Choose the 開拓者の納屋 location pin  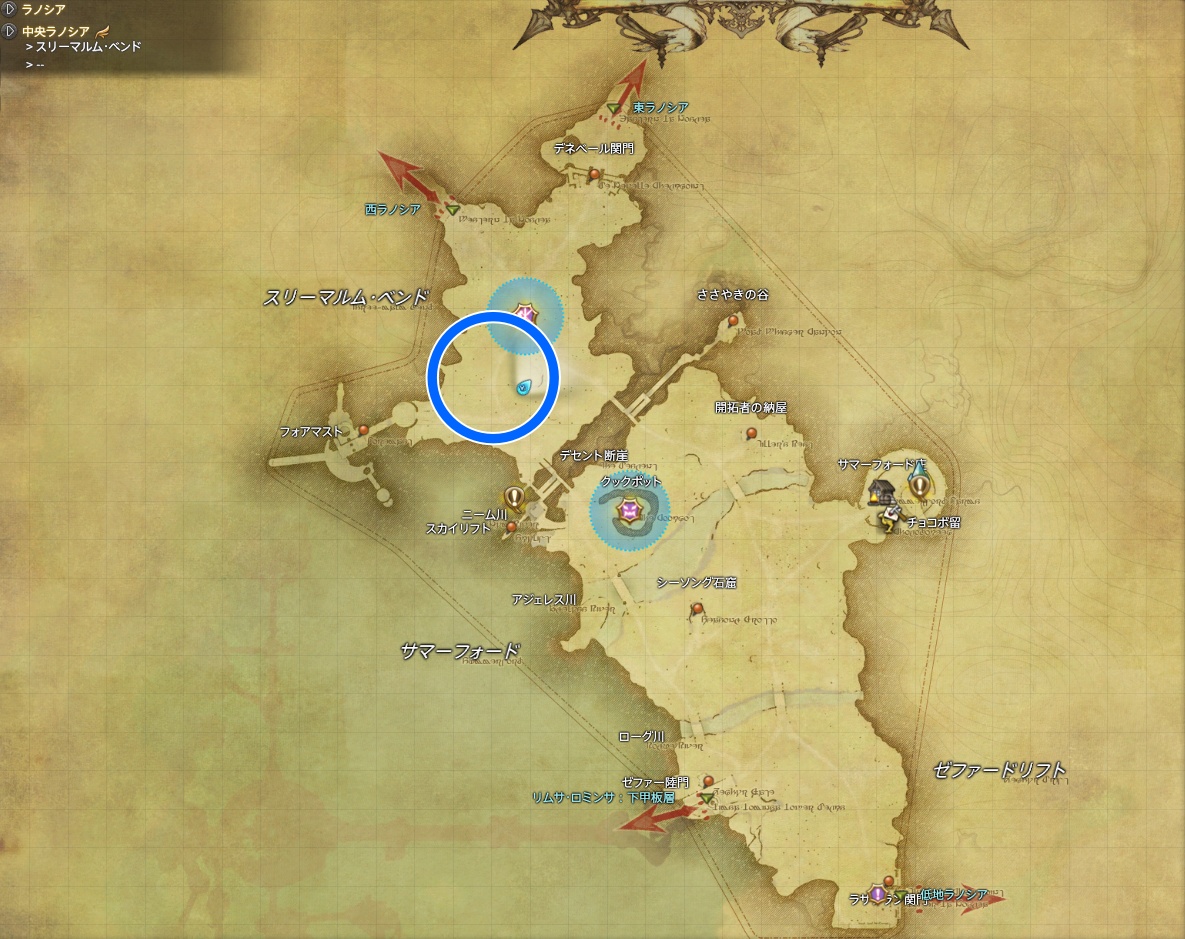[x=751, y=434]
